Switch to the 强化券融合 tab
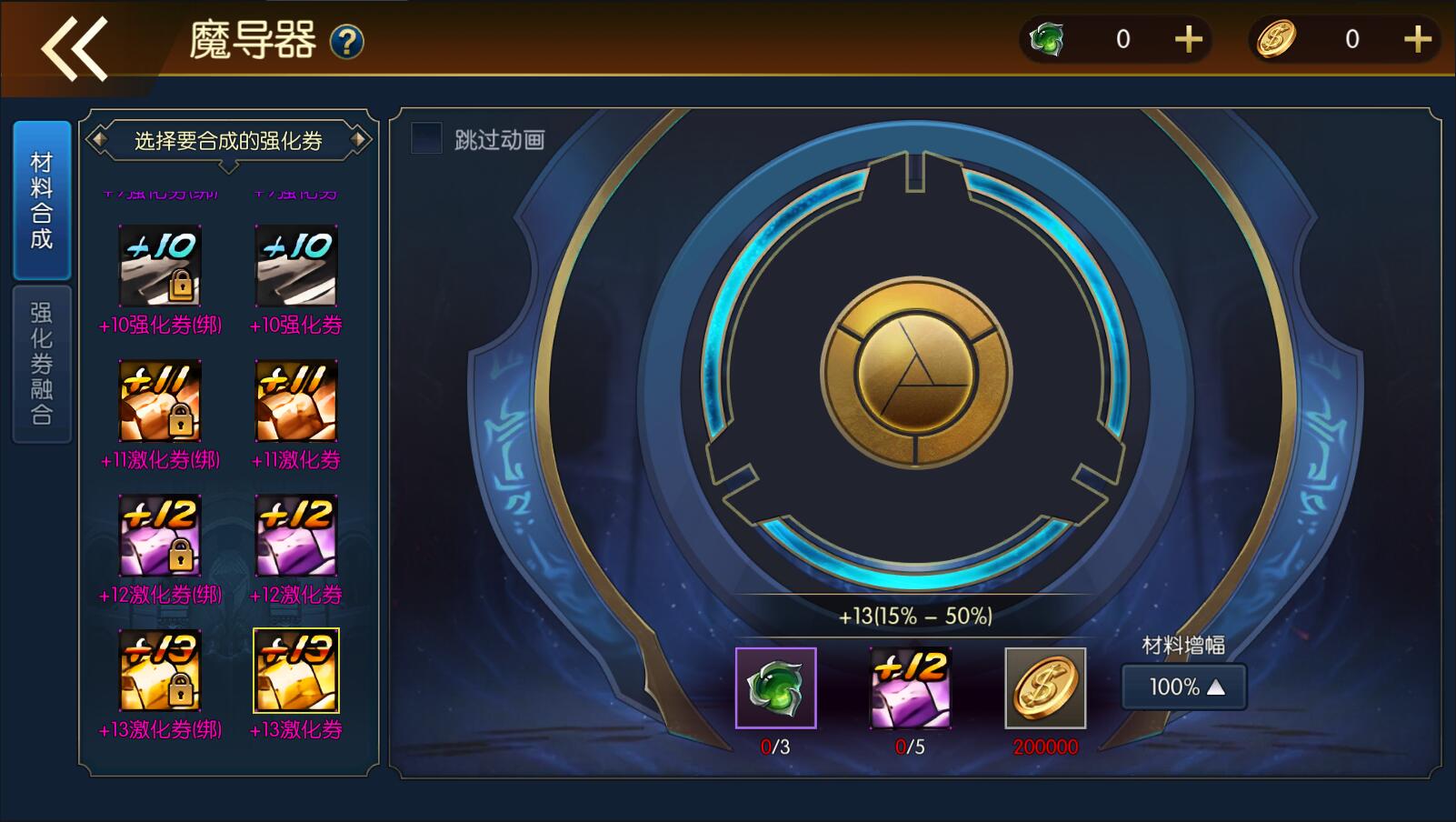Image resolution: width=1456 pixels, height=822 pixels. (x=42, y=364)
